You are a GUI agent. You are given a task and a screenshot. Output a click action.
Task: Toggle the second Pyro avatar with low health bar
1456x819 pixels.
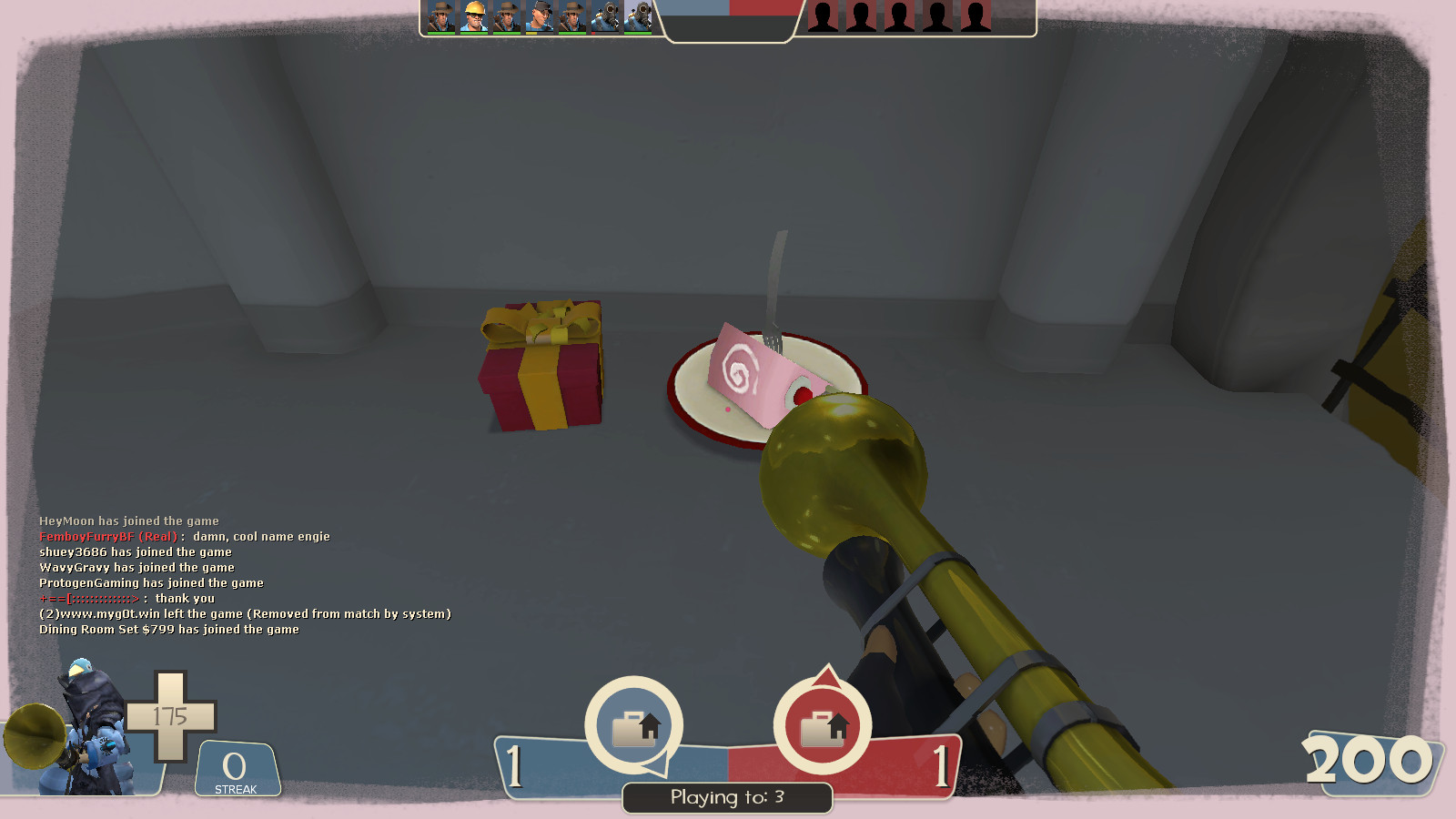point(639,18)
